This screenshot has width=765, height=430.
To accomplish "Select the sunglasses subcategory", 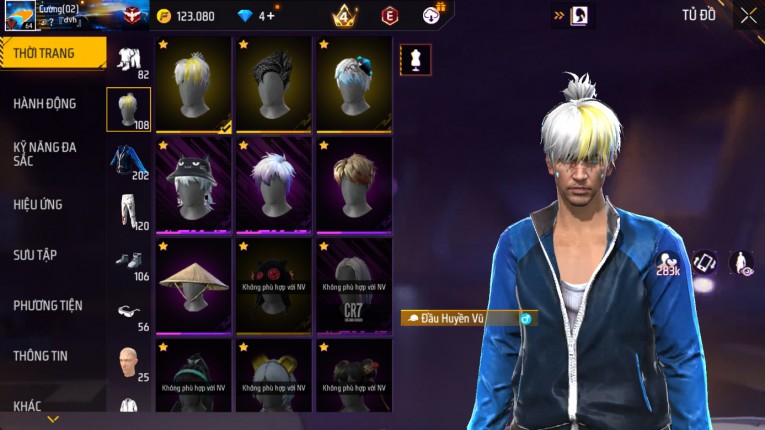I will 128,311.
